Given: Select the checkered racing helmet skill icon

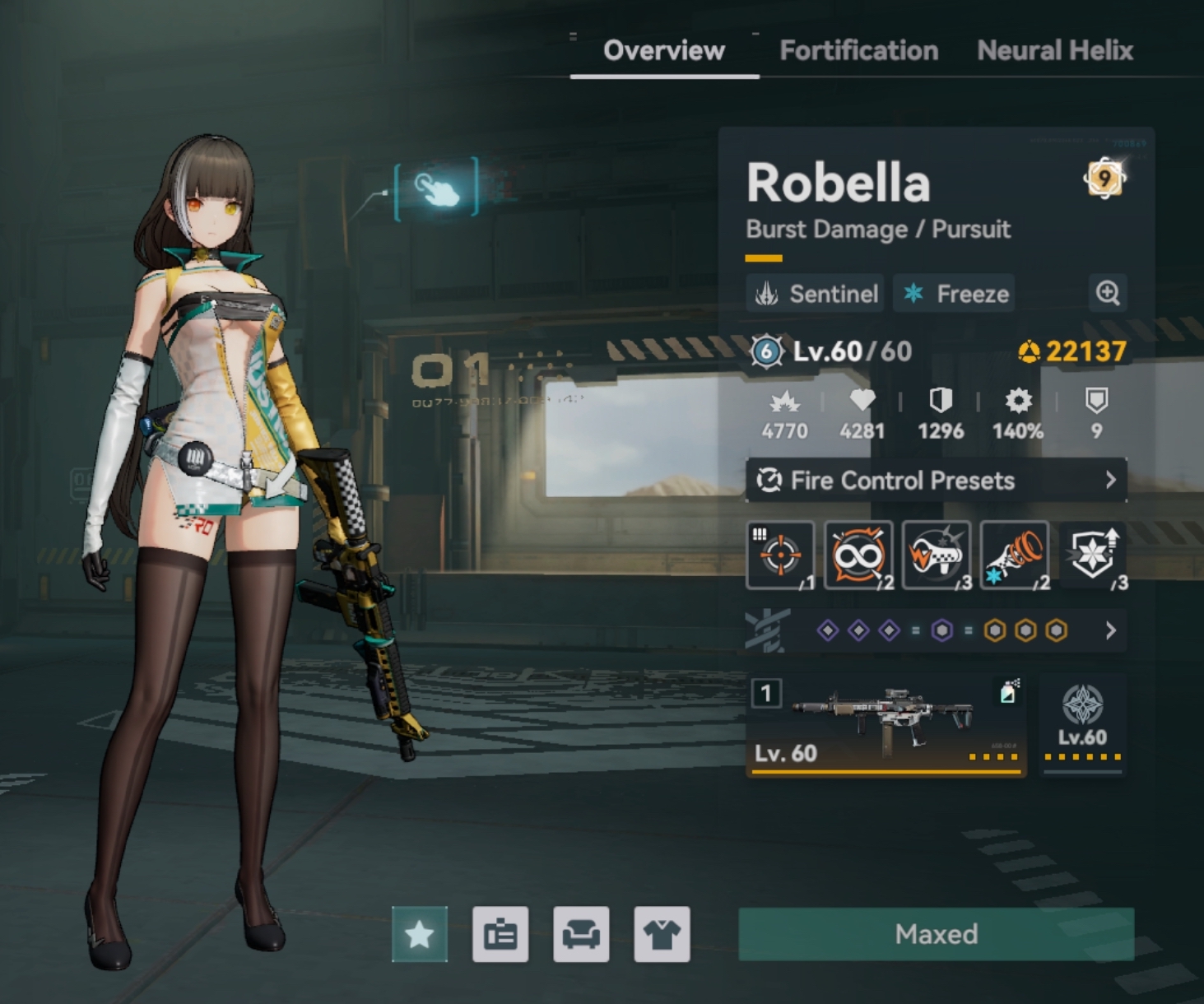Looking at the screenshot, I should [936, 555].
